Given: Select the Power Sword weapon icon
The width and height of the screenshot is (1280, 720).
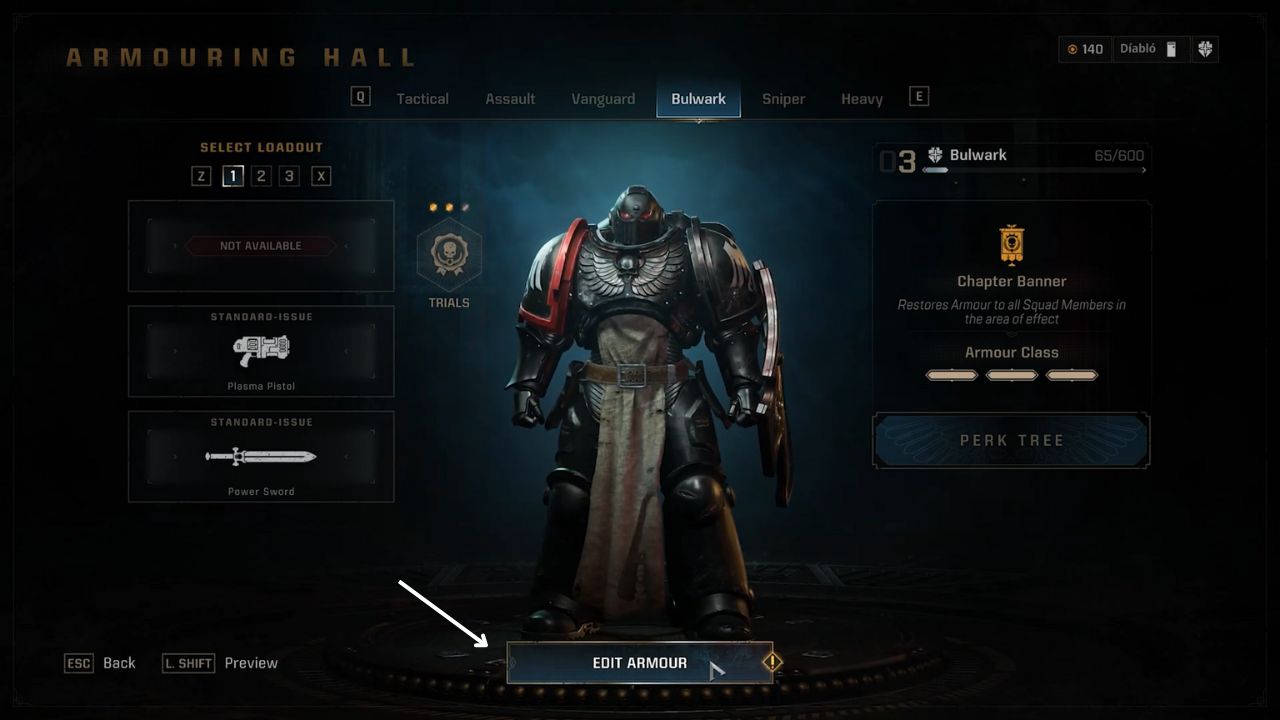Looking at the screenshot, I should (260, 457).
